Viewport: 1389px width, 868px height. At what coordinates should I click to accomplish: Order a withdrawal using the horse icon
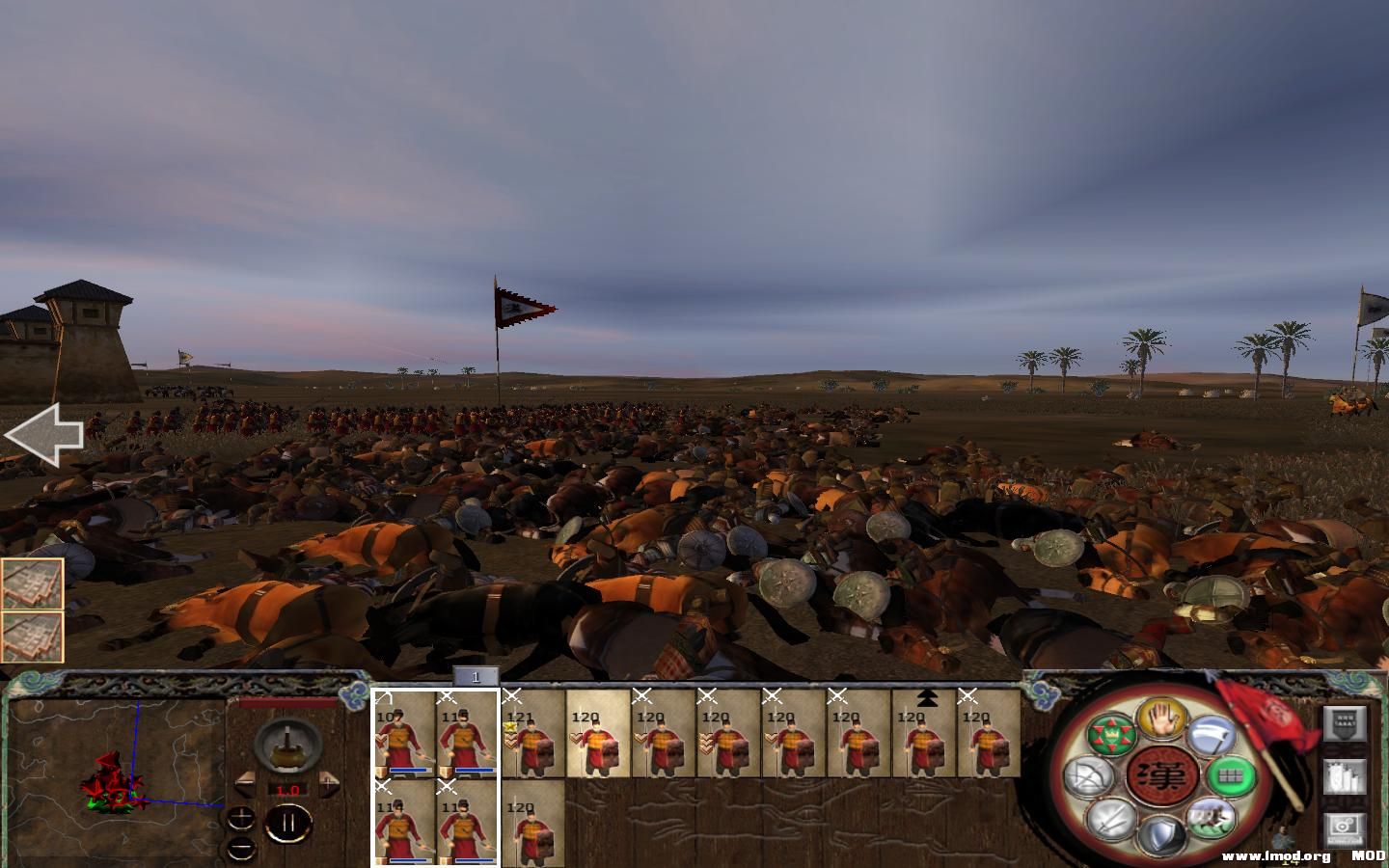click(x=1210, y=819)
